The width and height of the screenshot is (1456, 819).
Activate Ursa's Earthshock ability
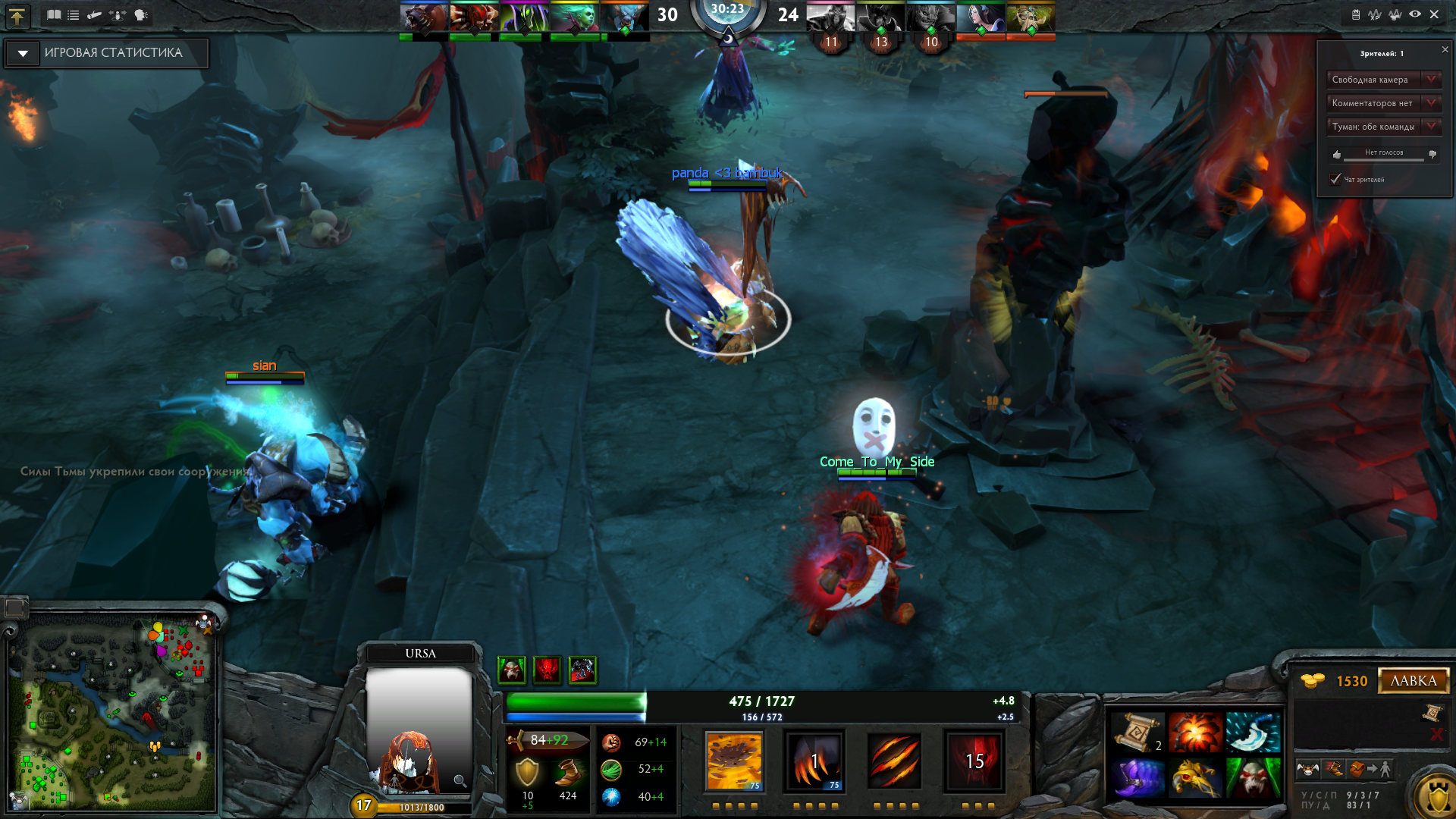(x=733, y=761)
